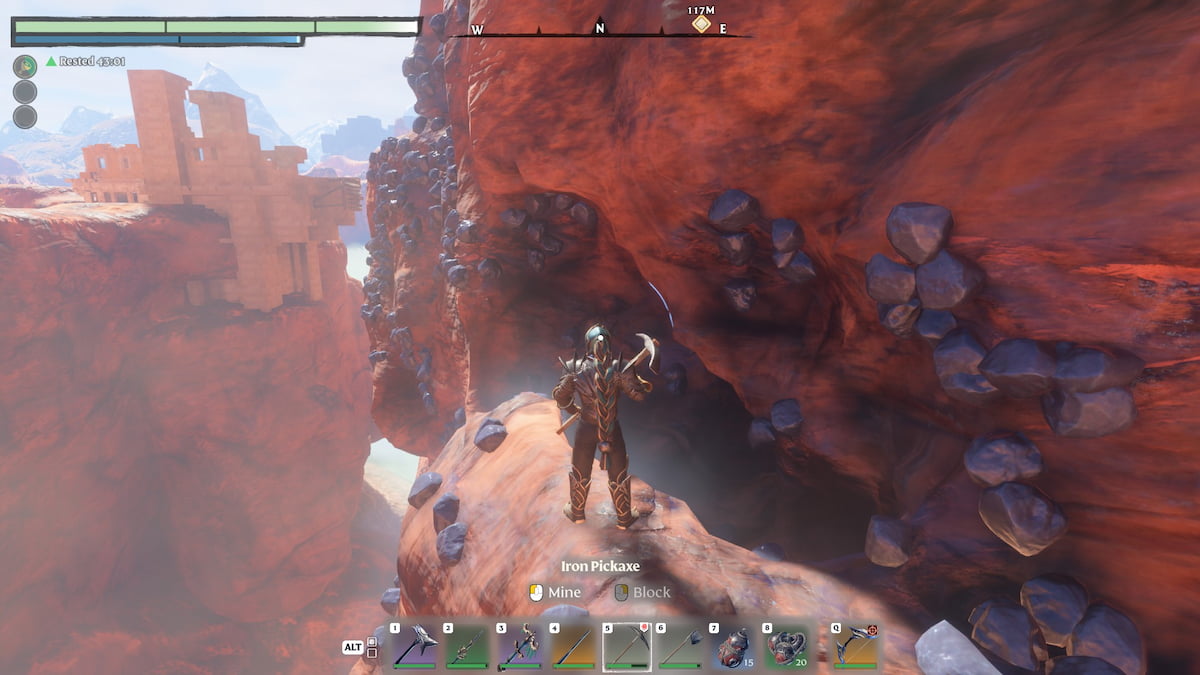This screenshot has width=1200, height=675.
Task: Select the spear on the orange slot 4
Action: 573,646
